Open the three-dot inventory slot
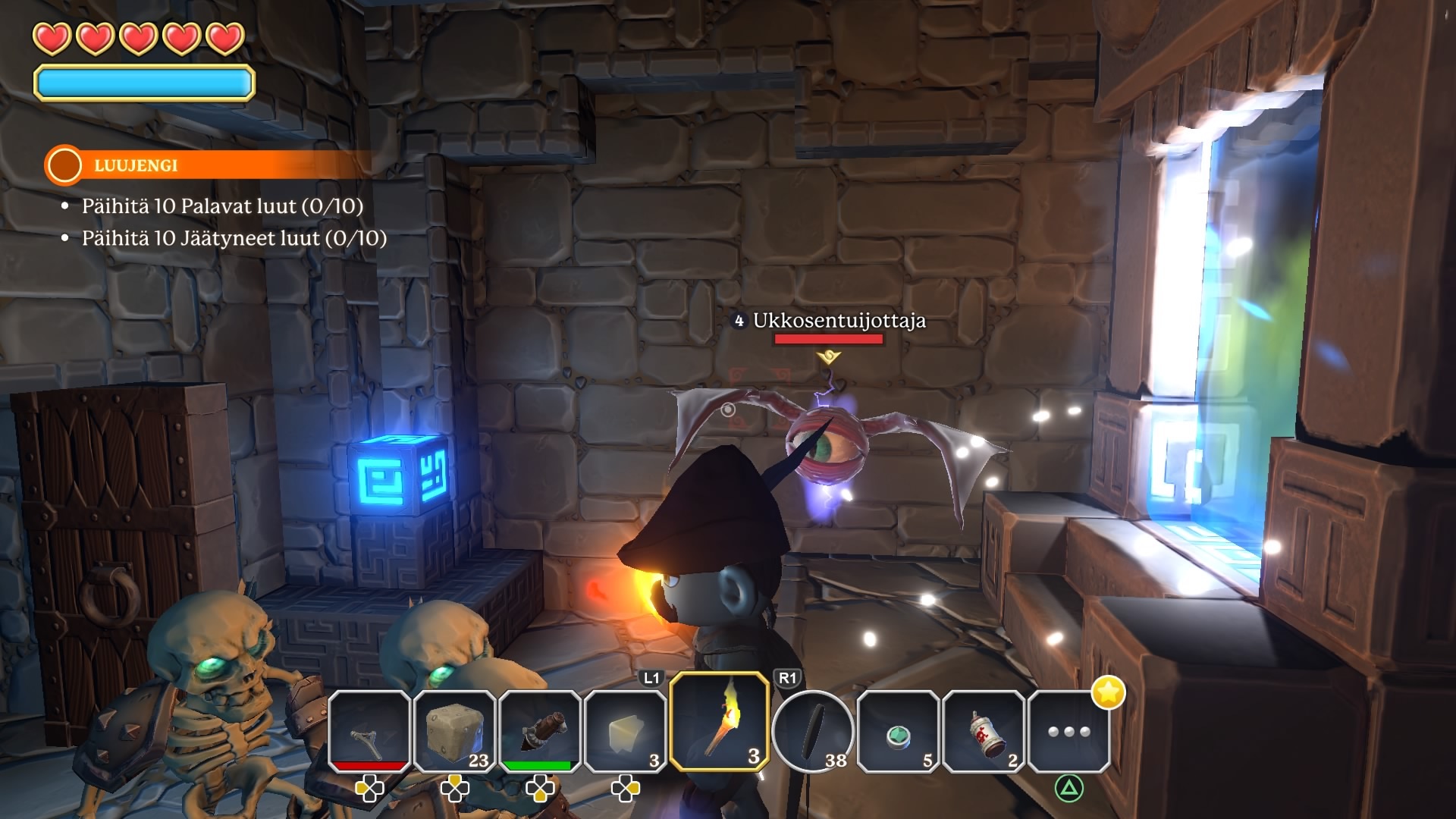Viewport: 1456px width, 819px height. (x=1068, y=731)
